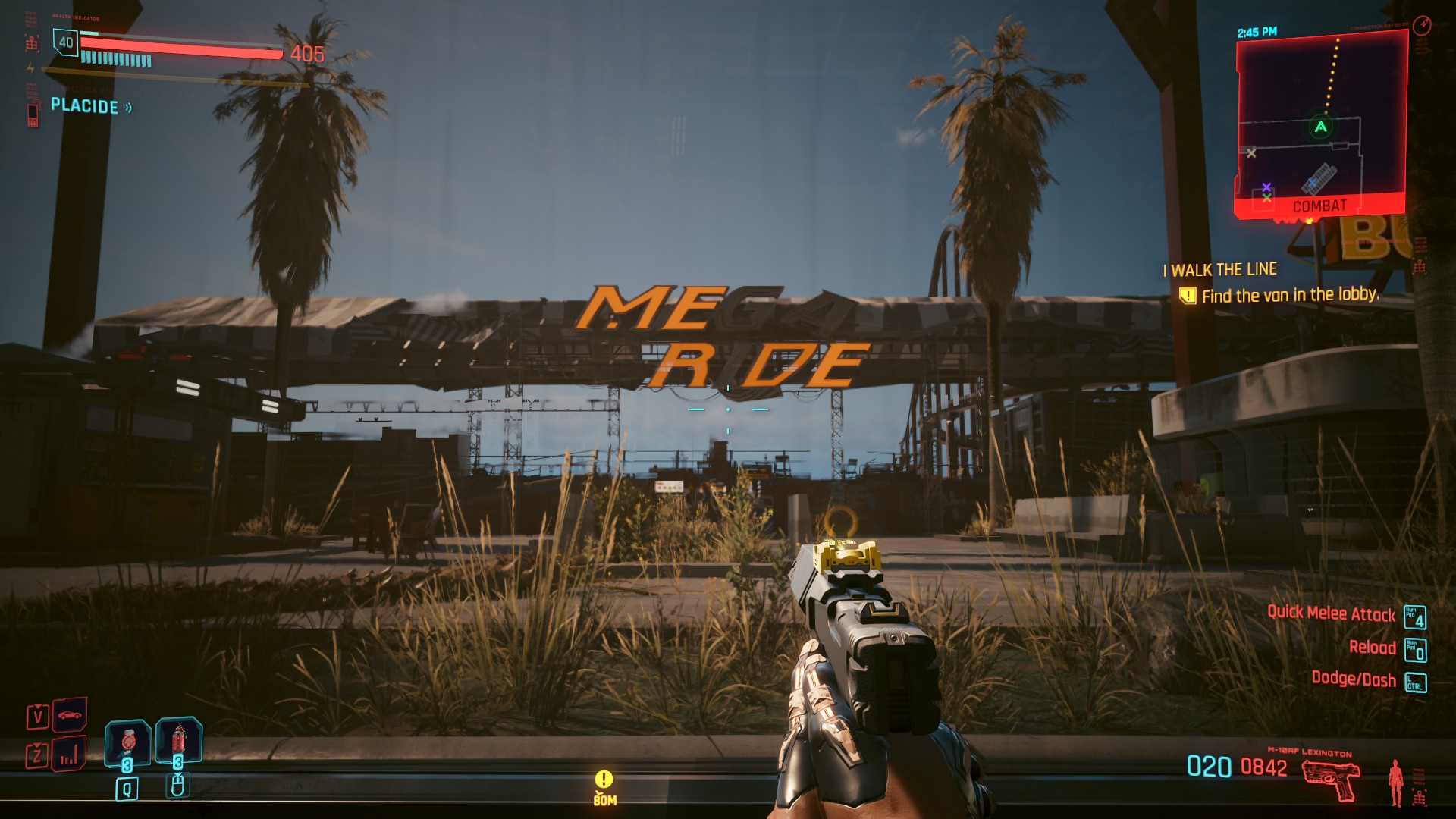Use the health inhaler slot

127,742
